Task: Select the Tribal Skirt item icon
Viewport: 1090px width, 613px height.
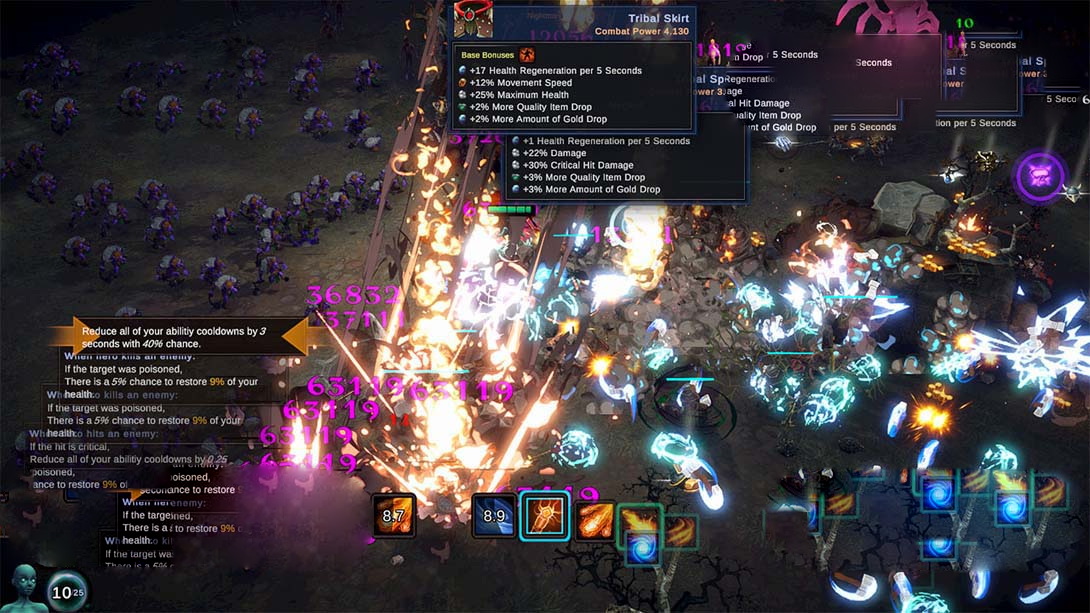Action: [x=473, y=21]
